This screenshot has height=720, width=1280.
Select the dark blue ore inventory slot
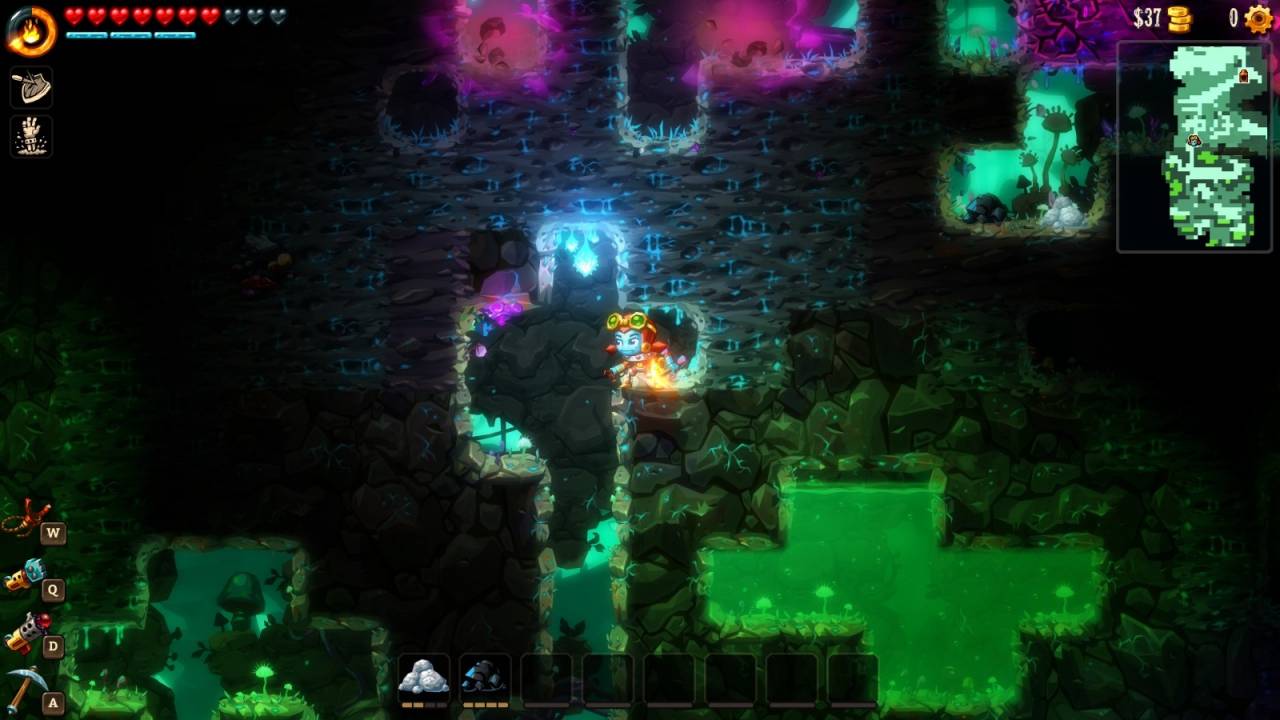[486, 679]
